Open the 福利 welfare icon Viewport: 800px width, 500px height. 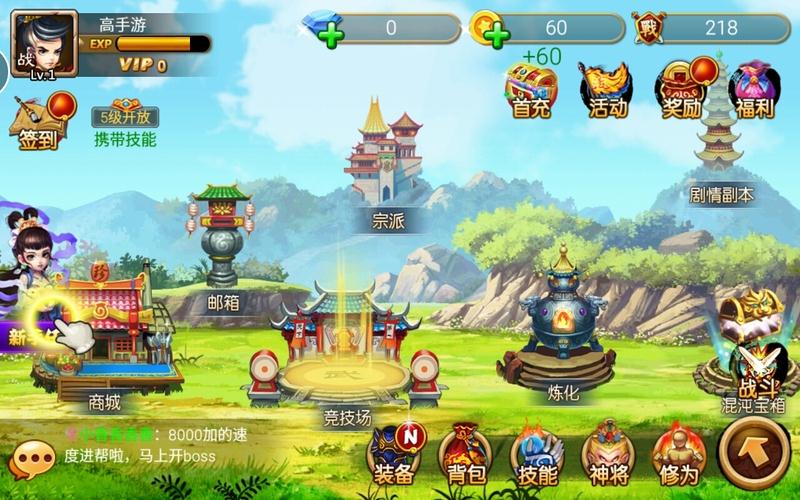click(x=754, y=88)
